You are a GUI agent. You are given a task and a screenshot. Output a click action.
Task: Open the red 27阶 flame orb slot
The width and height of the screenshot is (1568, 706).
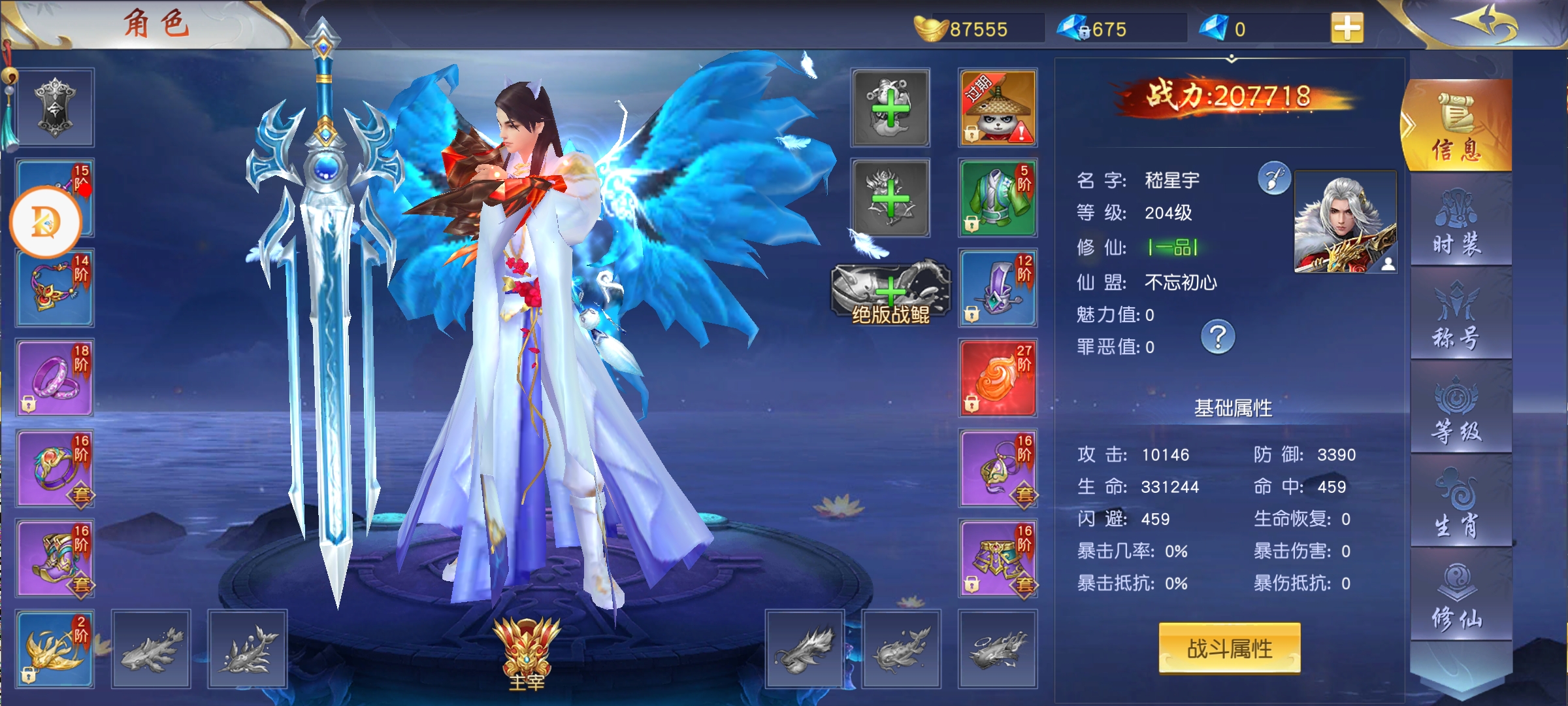997,378
